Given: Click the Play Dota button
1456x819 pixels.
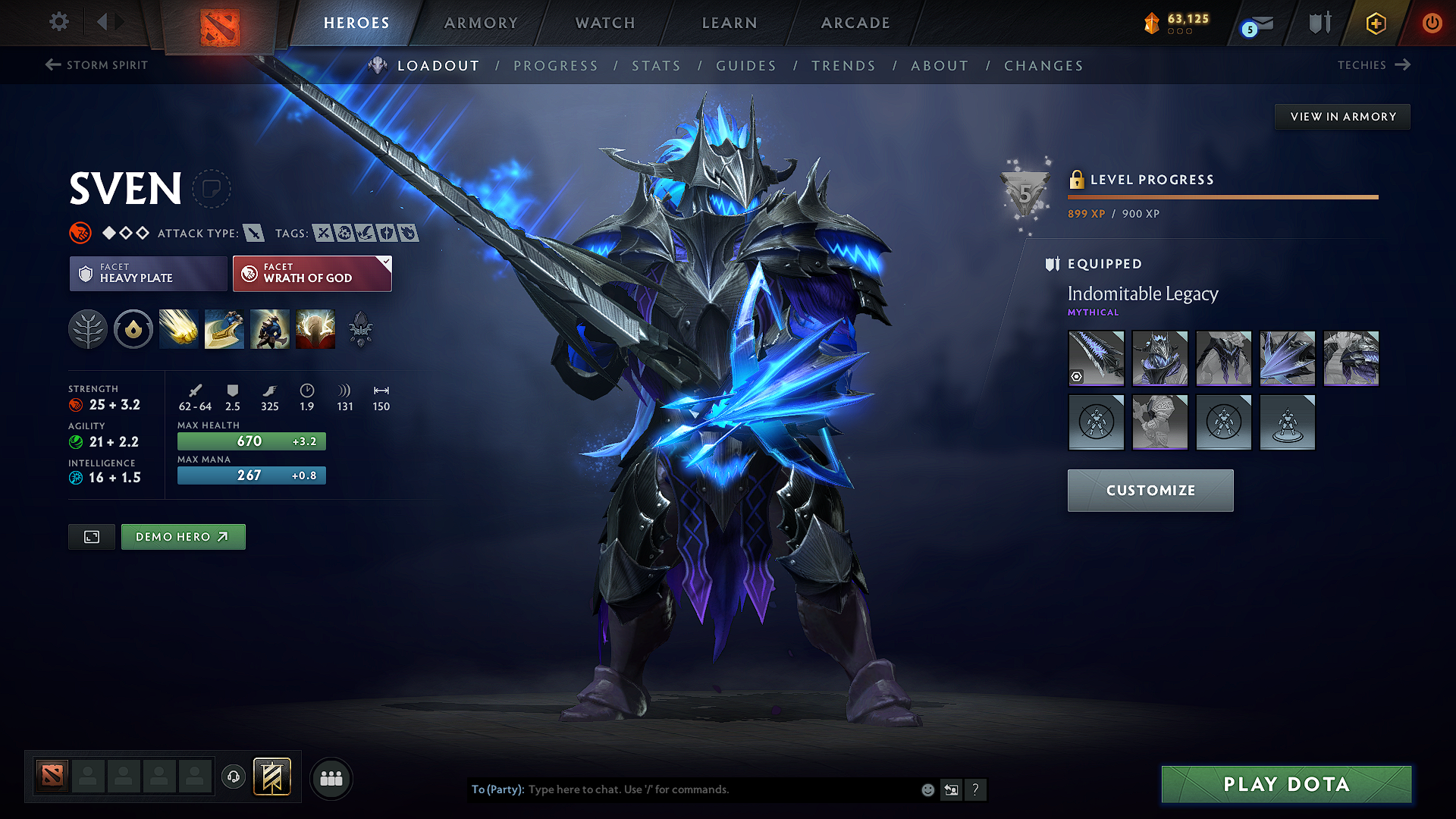Looking at the screenshot, I should tap(1286, 784).
